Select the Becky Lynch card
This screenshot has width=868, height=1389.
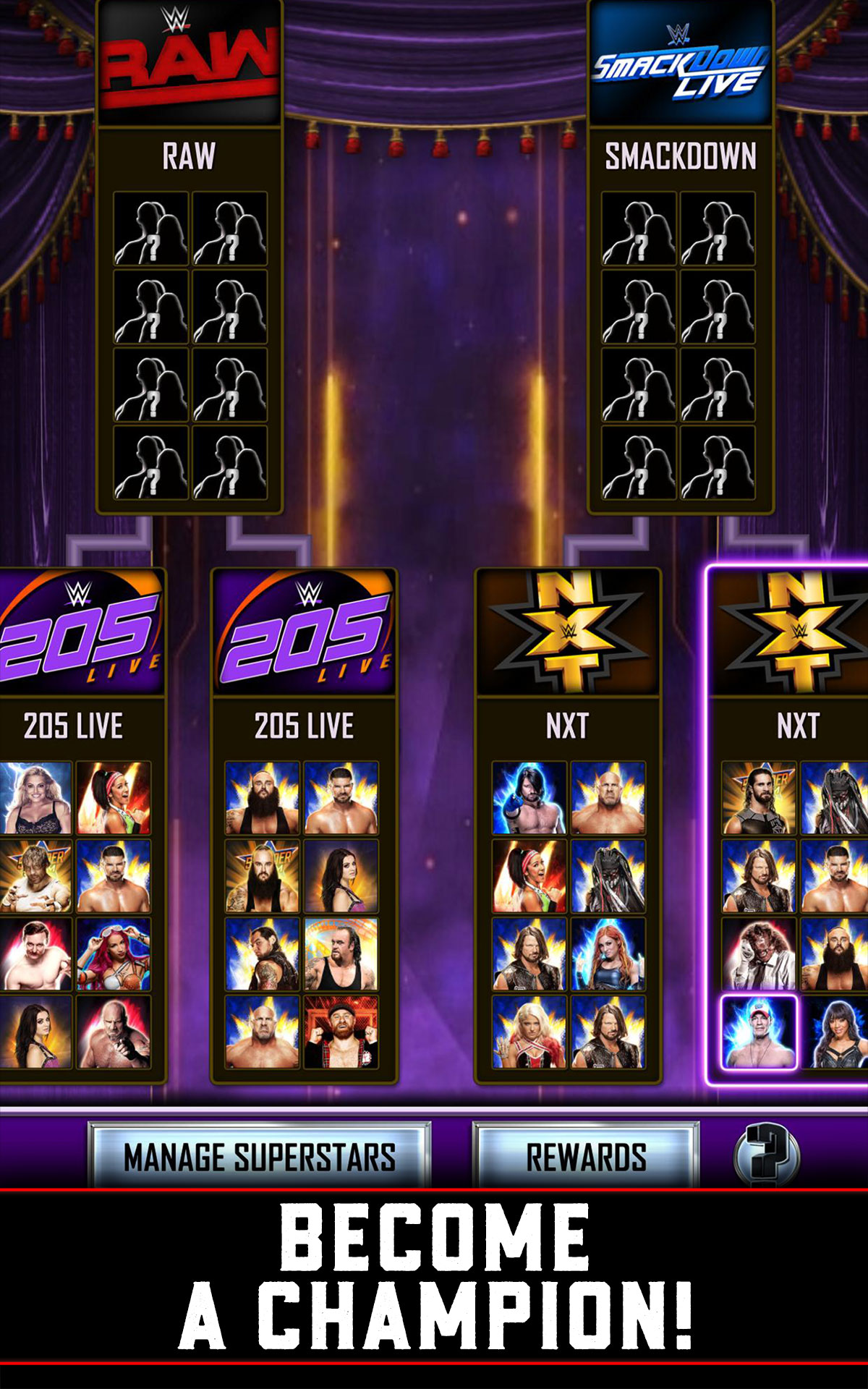coord(608,955)
